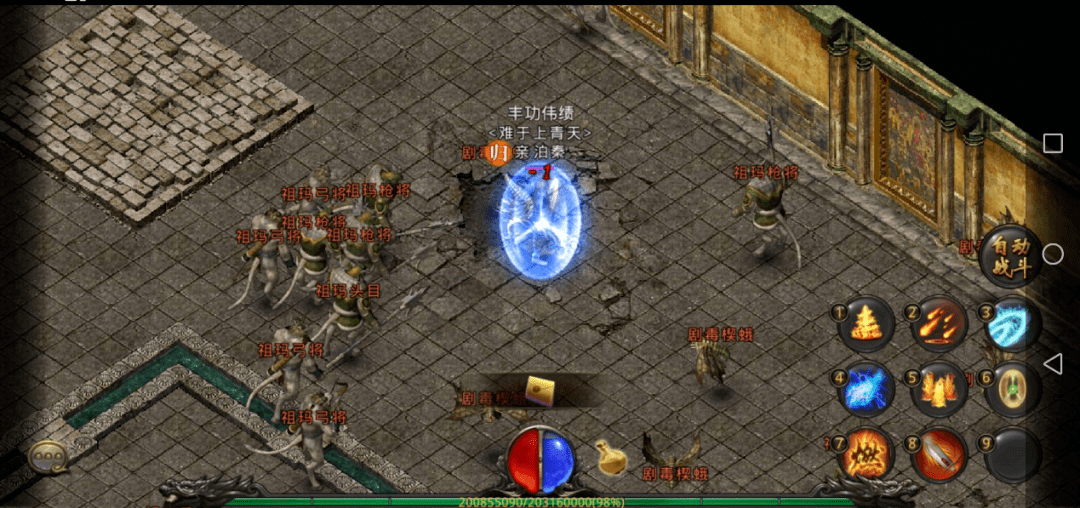This screenshot has width=1080, height=508.
Task: Open the chat speech bubble button
Action: click(43, 455)
